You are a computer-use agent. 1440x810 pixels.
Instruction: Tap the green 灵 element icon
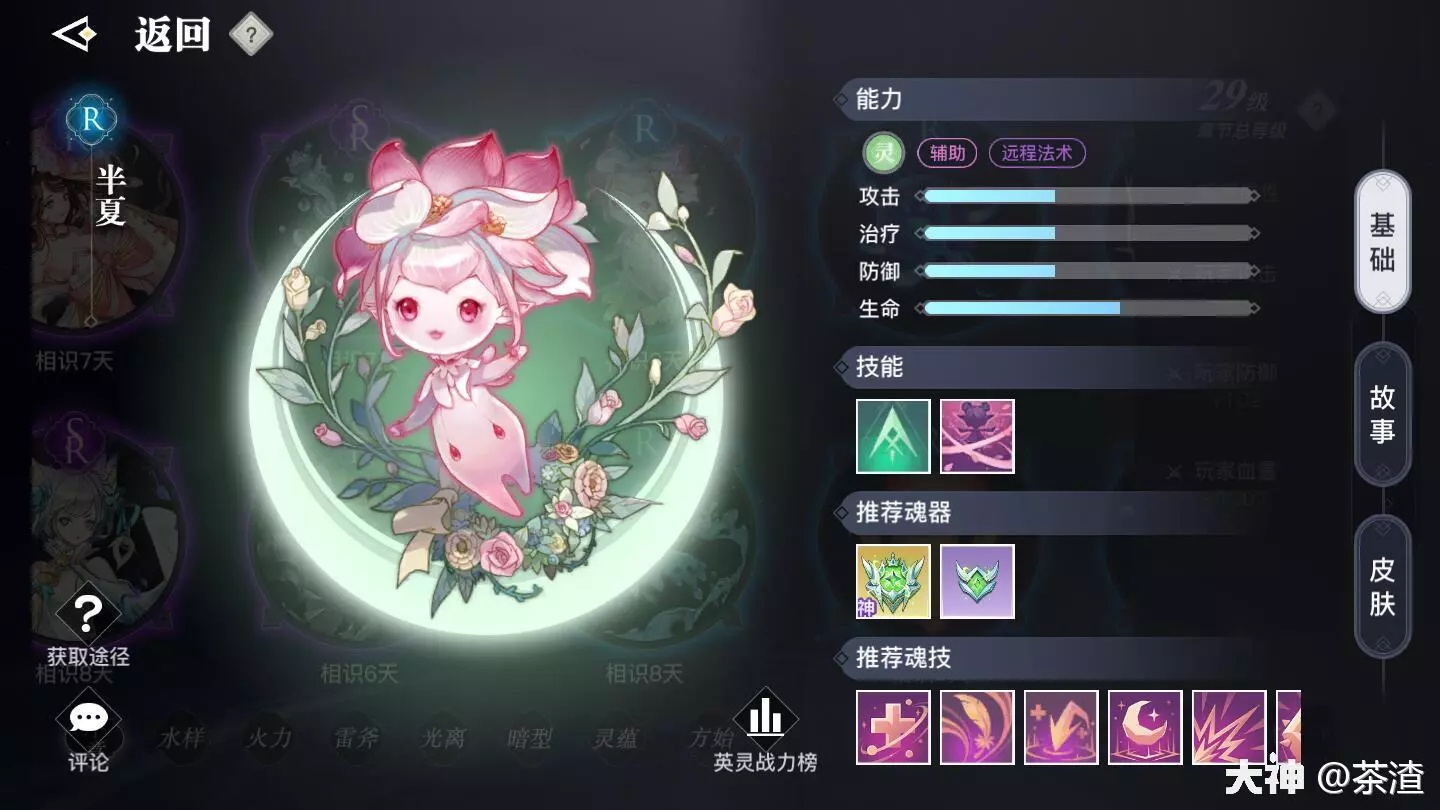pos(883,153)
